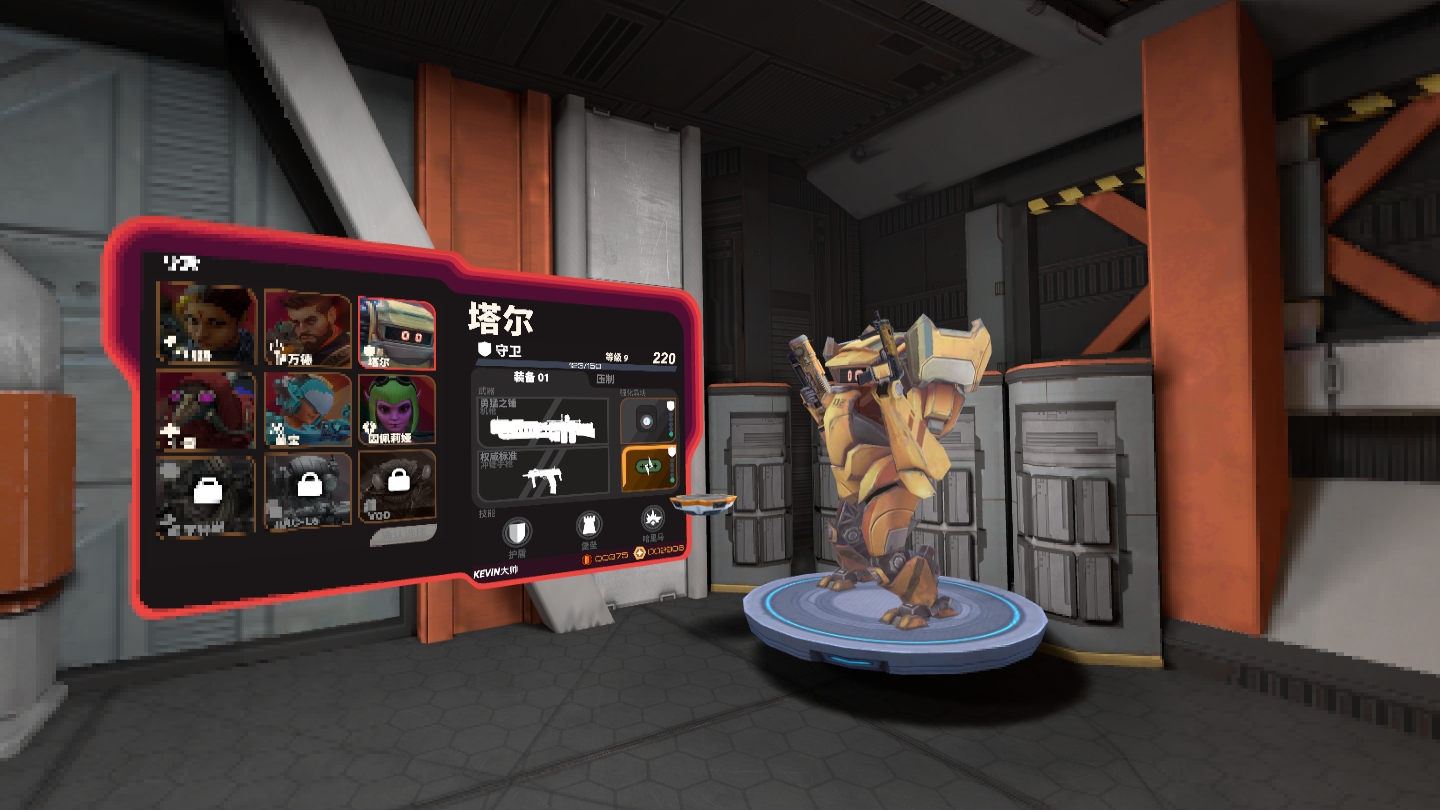Select the blonde woman character portrait
This screenshot has width=1440, height=810.
207,322
